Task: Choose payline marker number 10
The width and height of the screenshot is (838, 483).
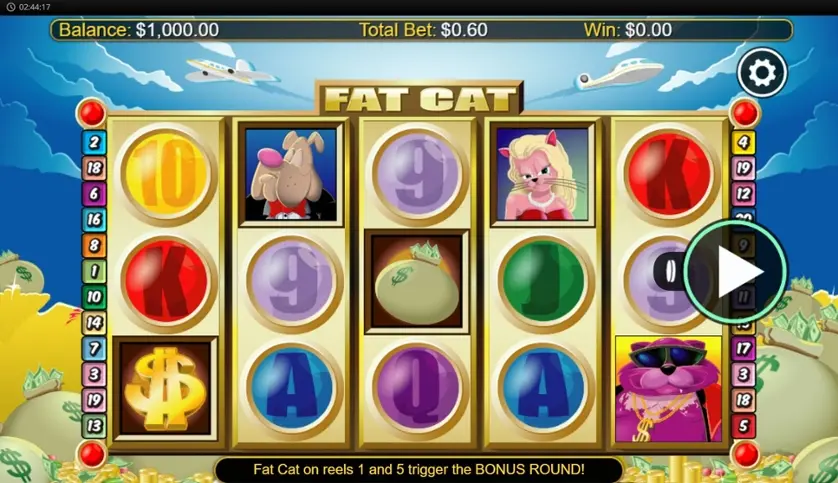Action: [93, 297]
